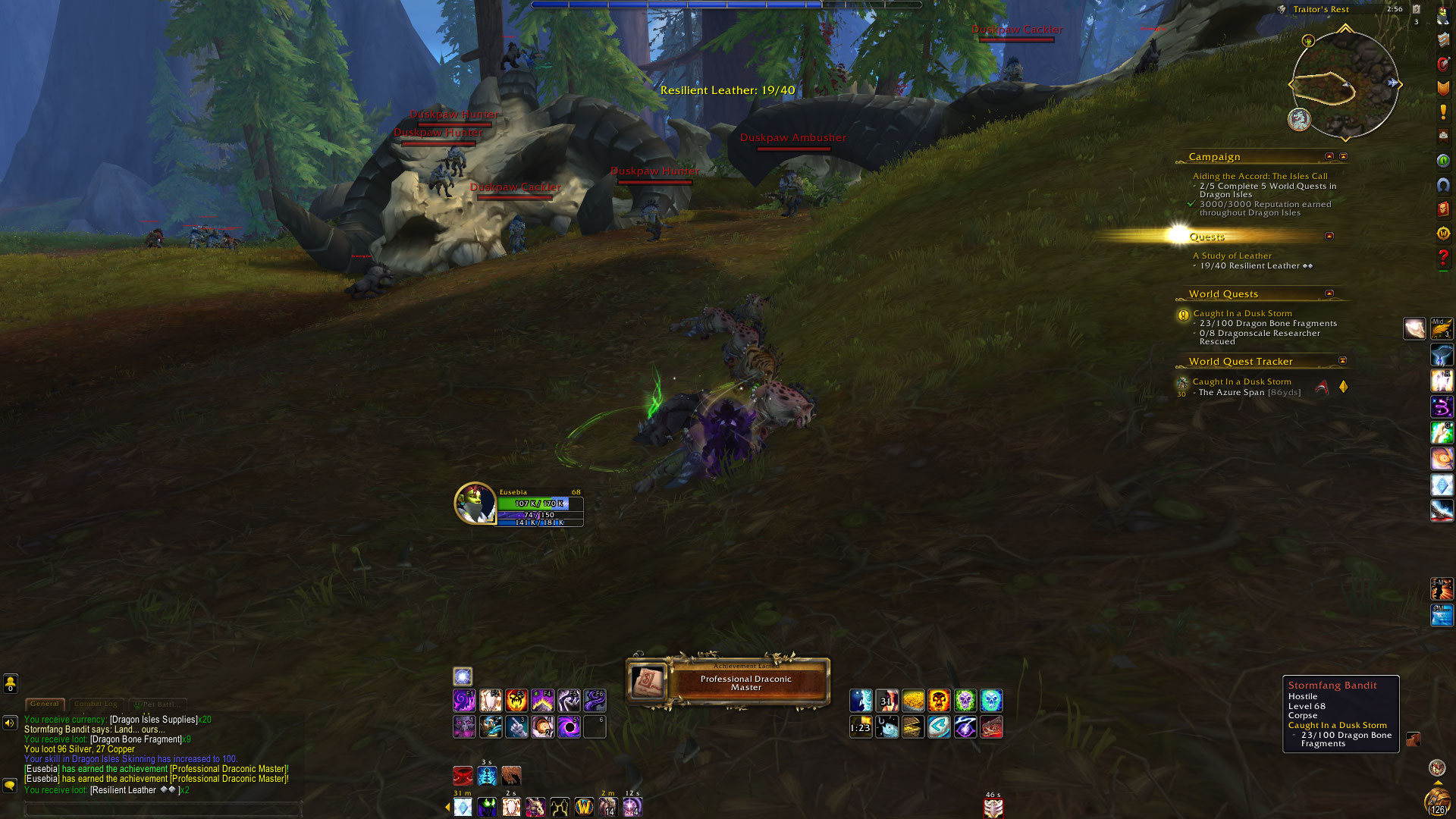Viewport: 1456px width, 819px height.
Task: Open the Professional Draconic Master achievement popup
Action: tap(728, 682)
